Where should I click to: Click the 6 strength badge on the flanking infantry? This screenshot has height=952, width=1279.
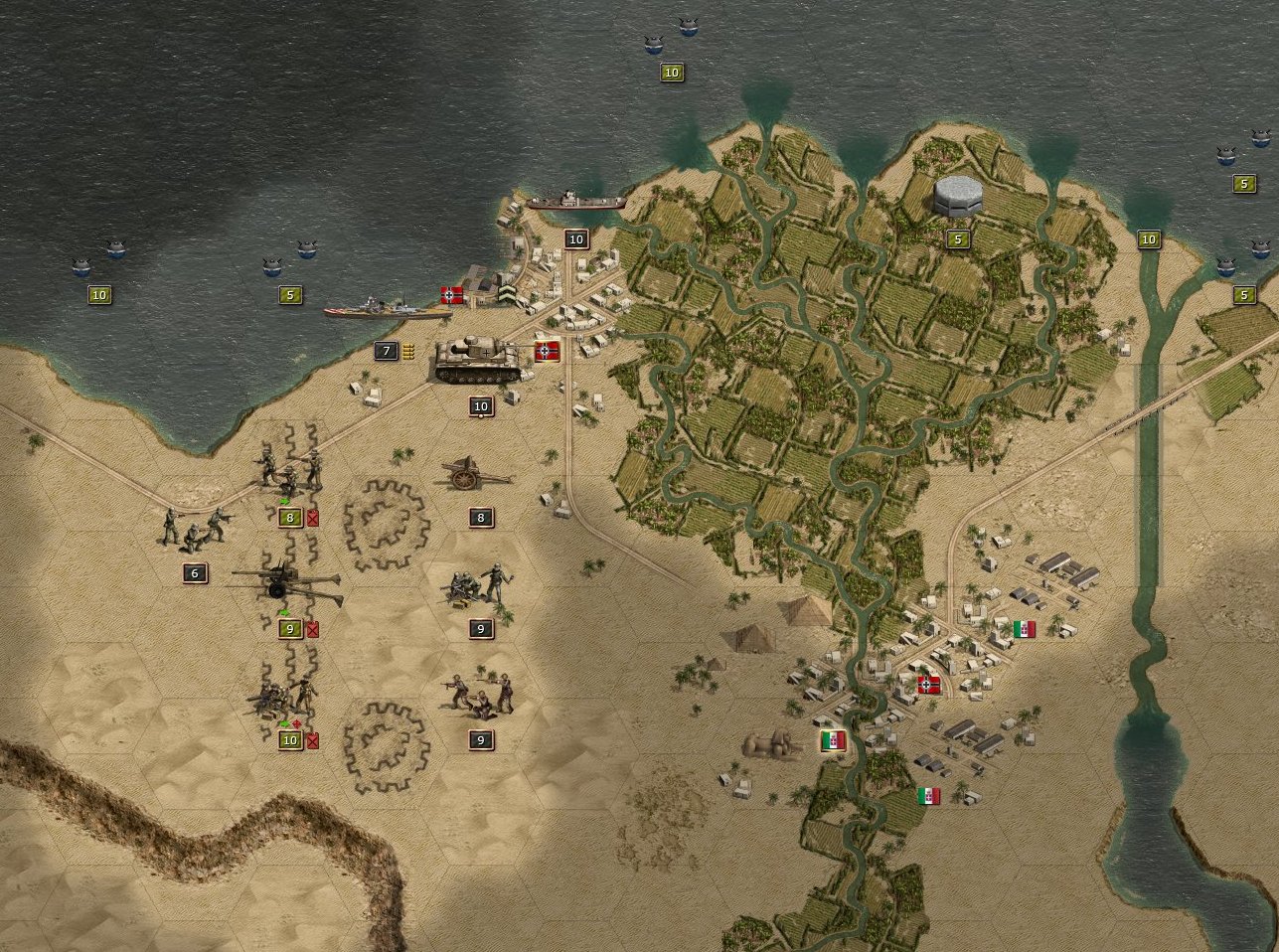[193, 572]
